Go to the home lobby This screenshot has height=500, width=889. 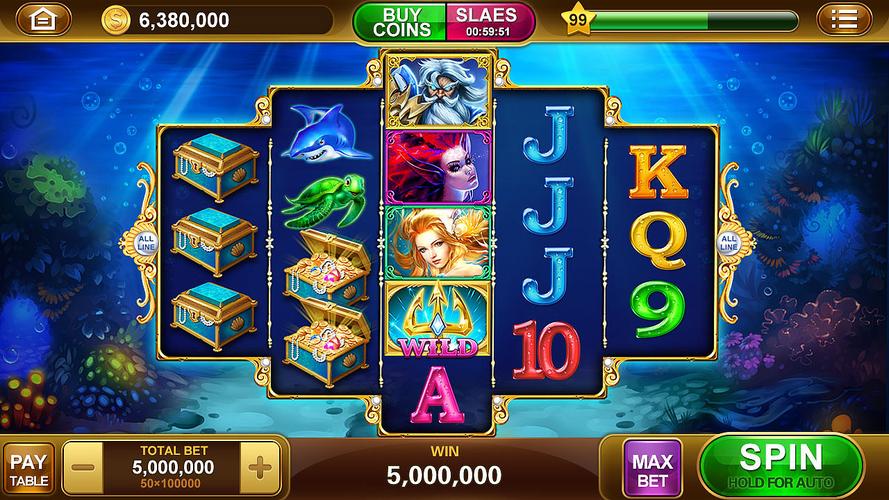(x=44, y=19)
